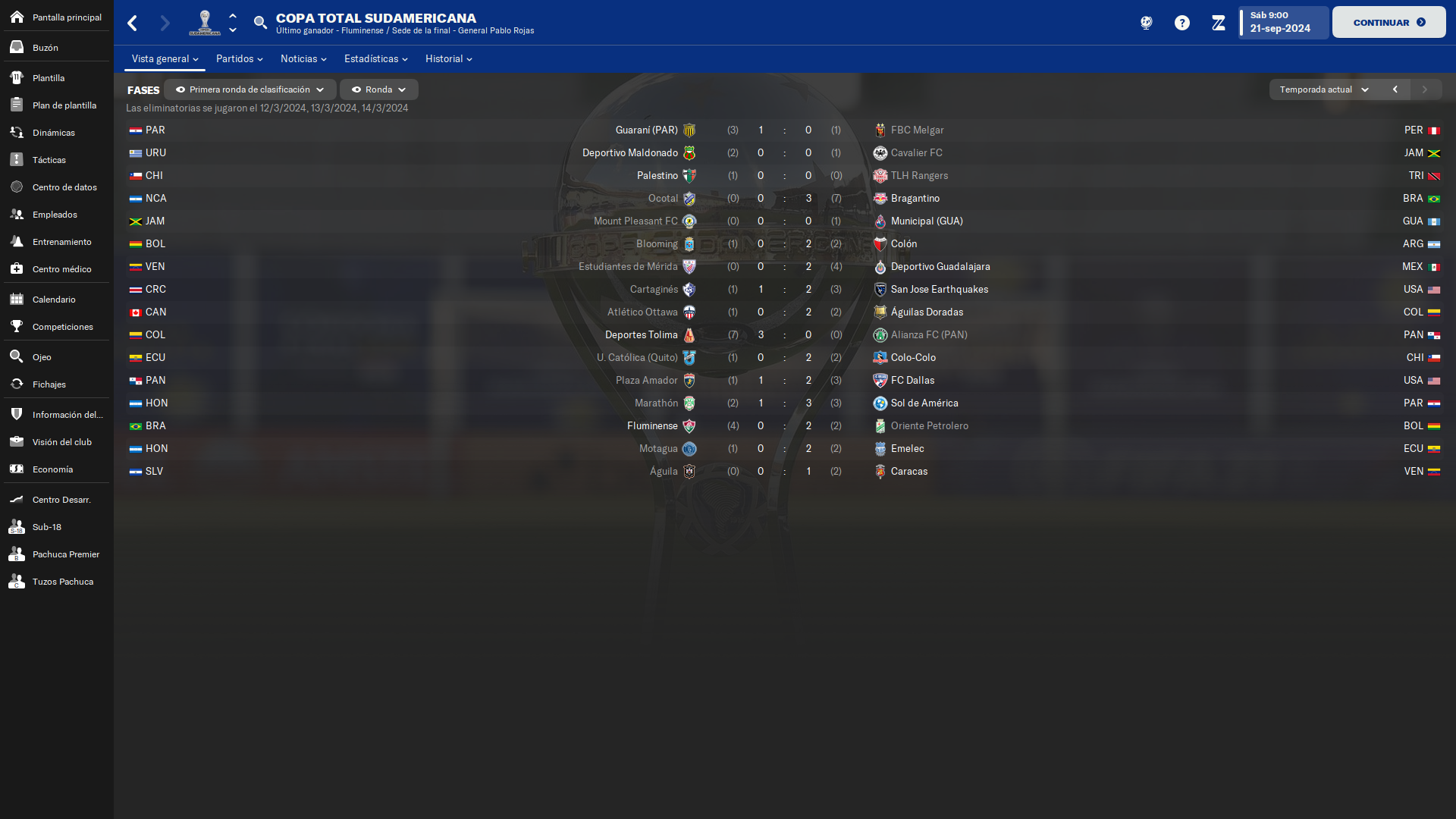Navigate back with the left arrow
Viewport: 1456px width, 819px height.
pyautogui.click(x=133, y=23)
